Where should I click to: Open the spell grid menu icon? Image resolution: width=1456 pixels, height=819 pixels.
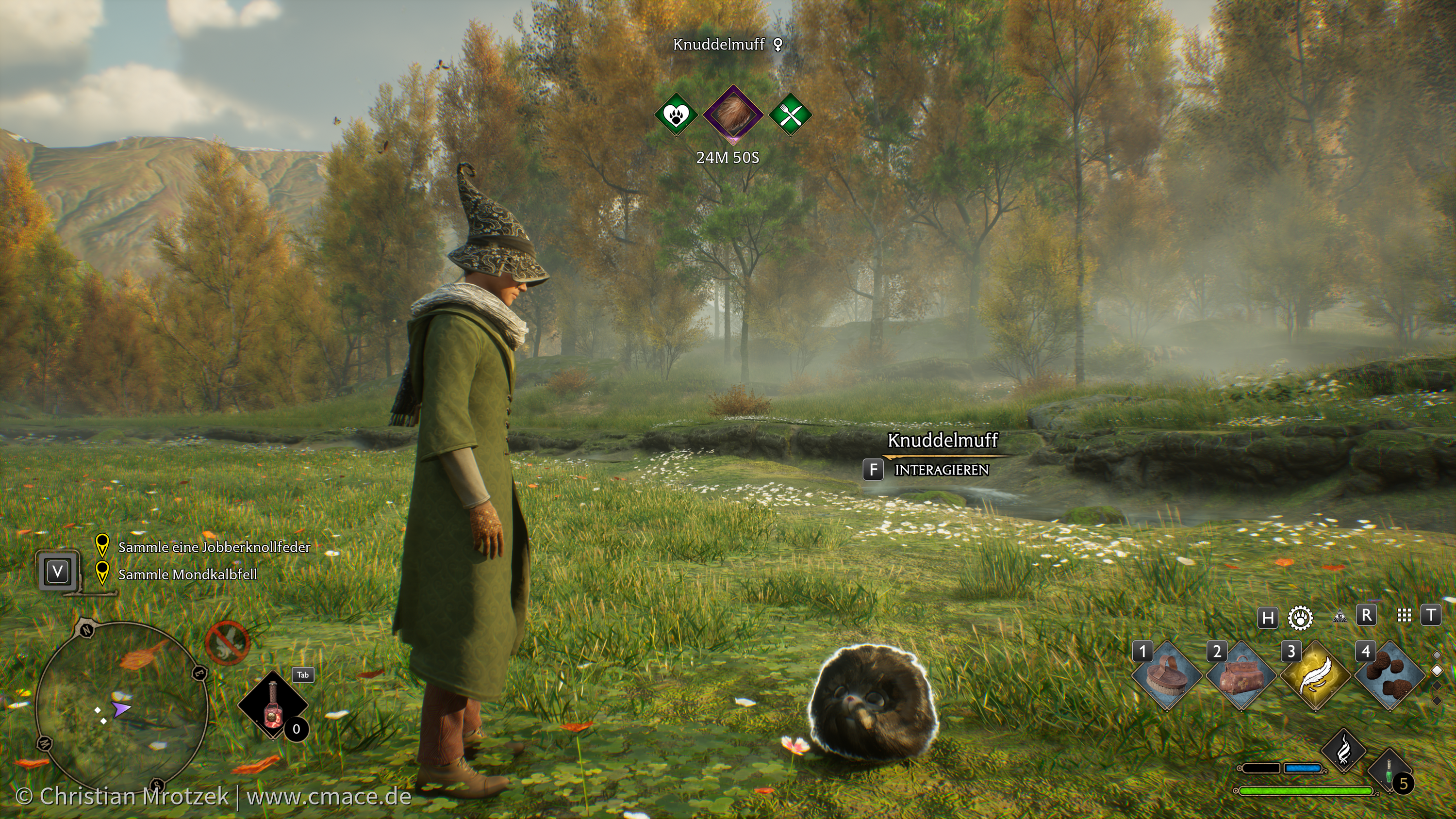[x=1404, y=616]
